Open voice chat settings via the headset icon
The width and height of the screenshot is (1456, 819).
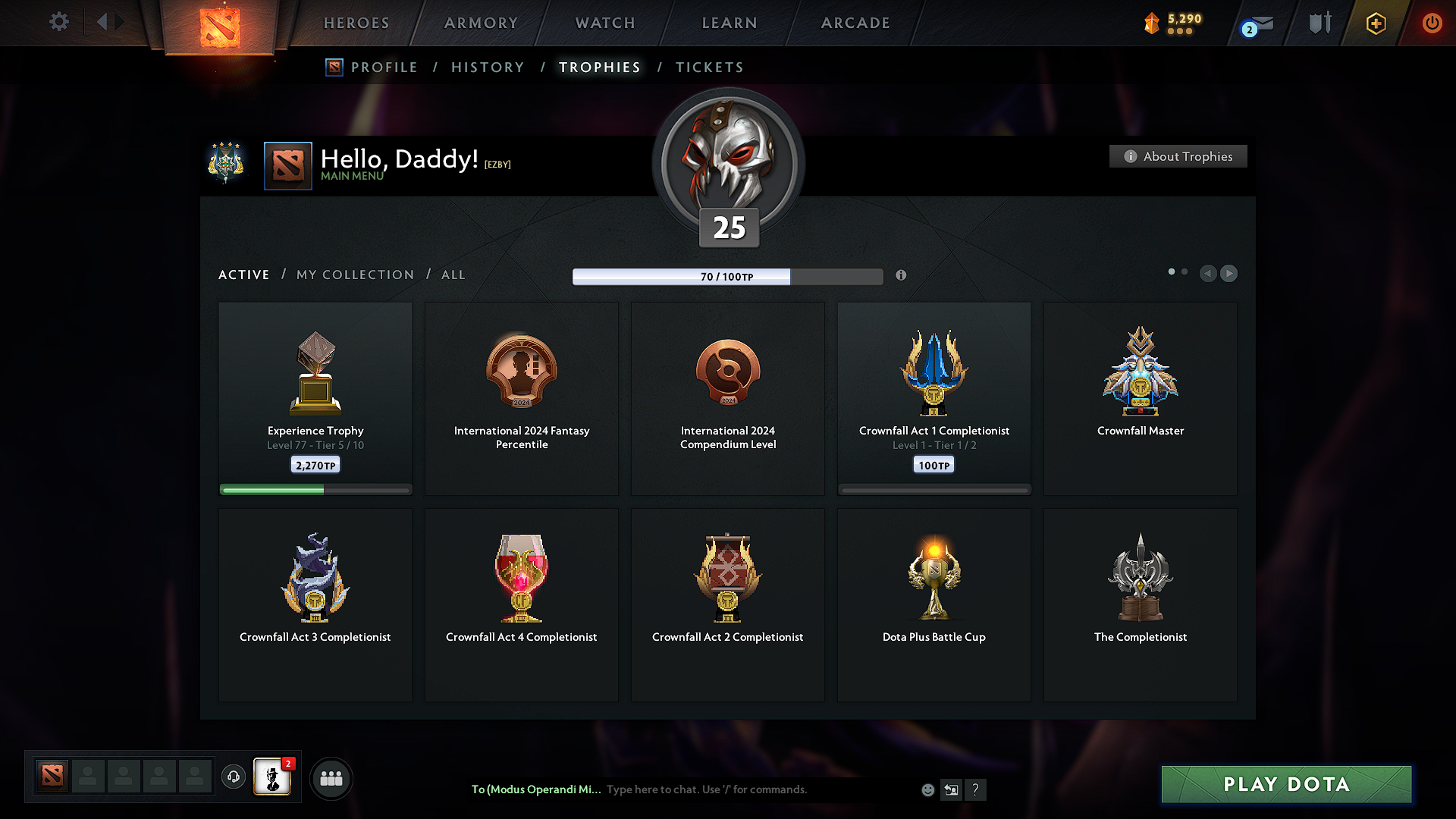[x=233, y=777]
